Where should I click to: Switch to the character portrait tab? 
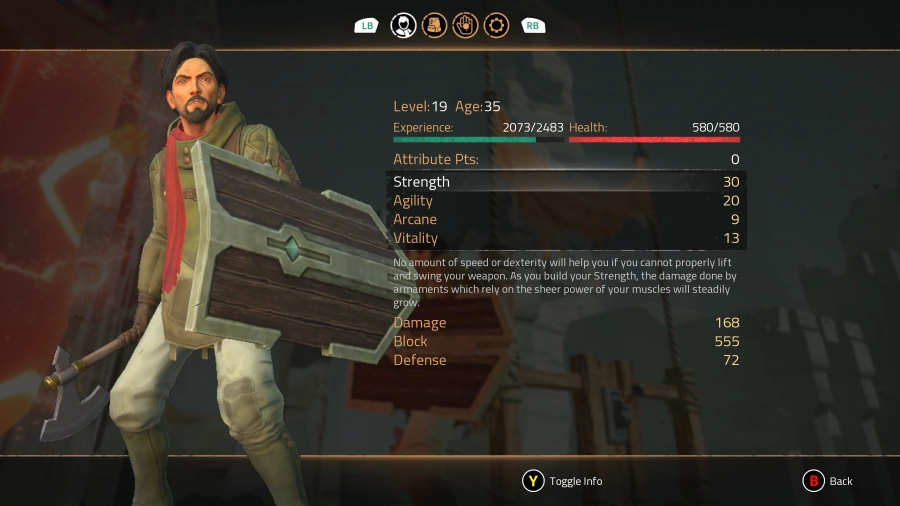(x=403, y=25)
